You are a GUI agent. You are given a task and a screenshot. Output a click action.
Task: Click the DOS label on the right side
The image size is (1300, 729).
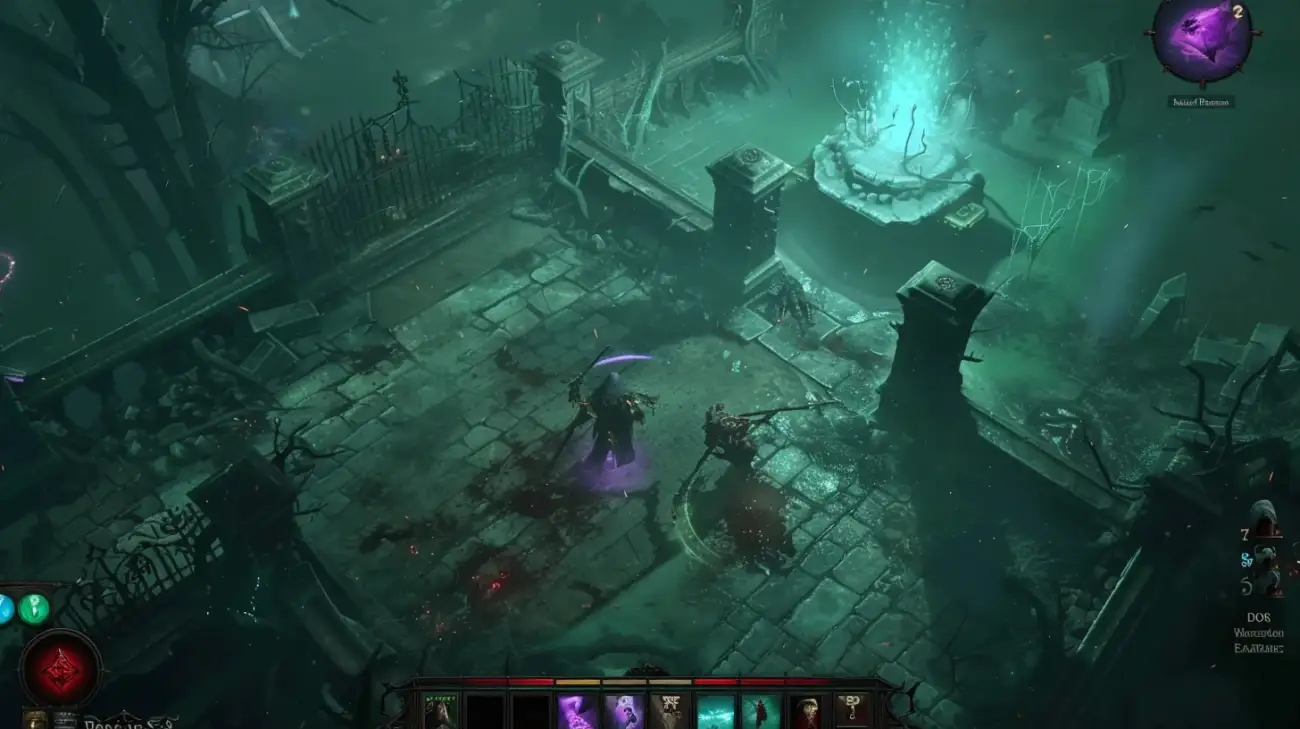pyautogui.click(x=1260, y=617)
